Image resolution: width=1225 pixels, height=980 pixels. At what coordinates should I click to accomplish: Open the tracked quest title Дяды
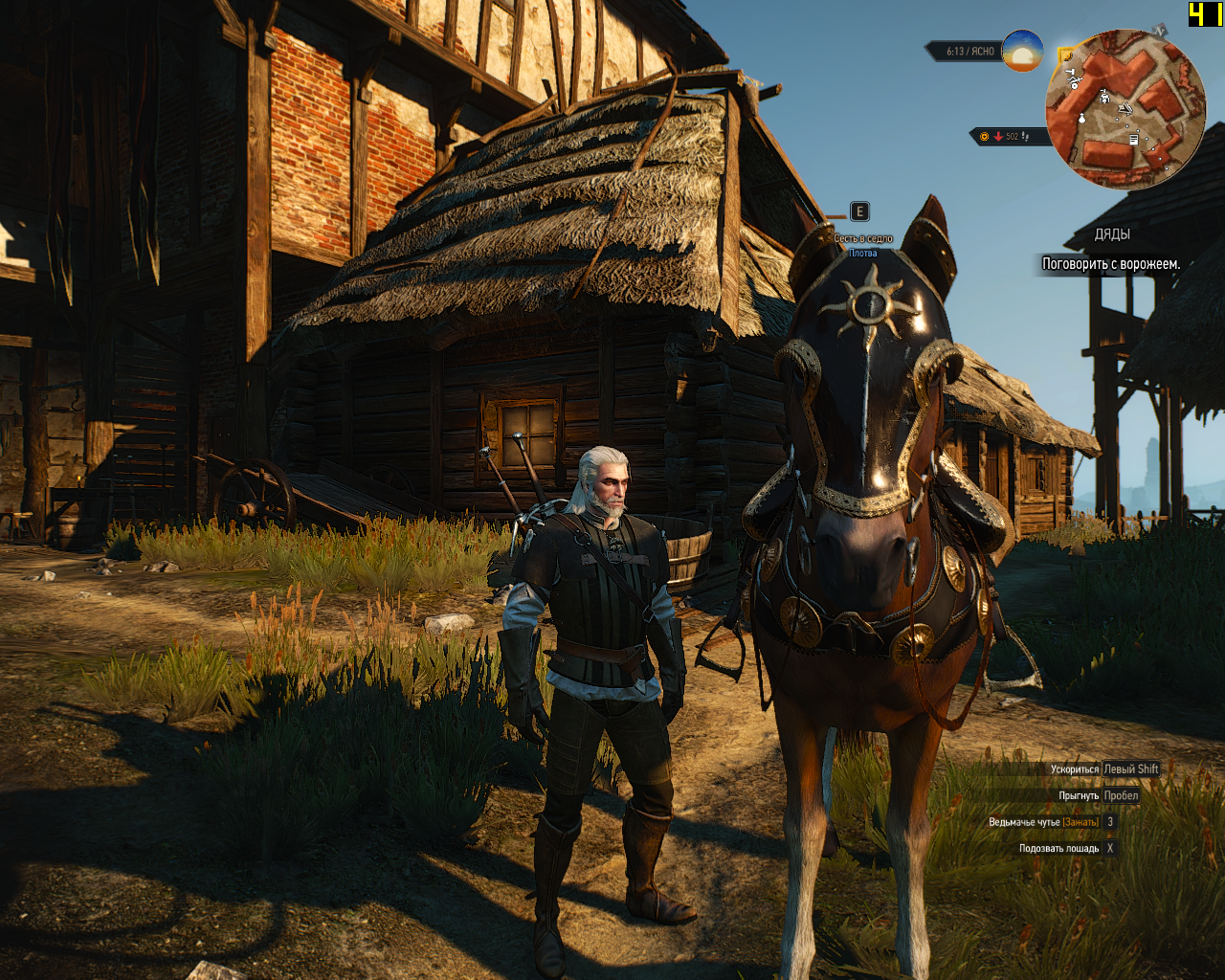pos(1112,234)
